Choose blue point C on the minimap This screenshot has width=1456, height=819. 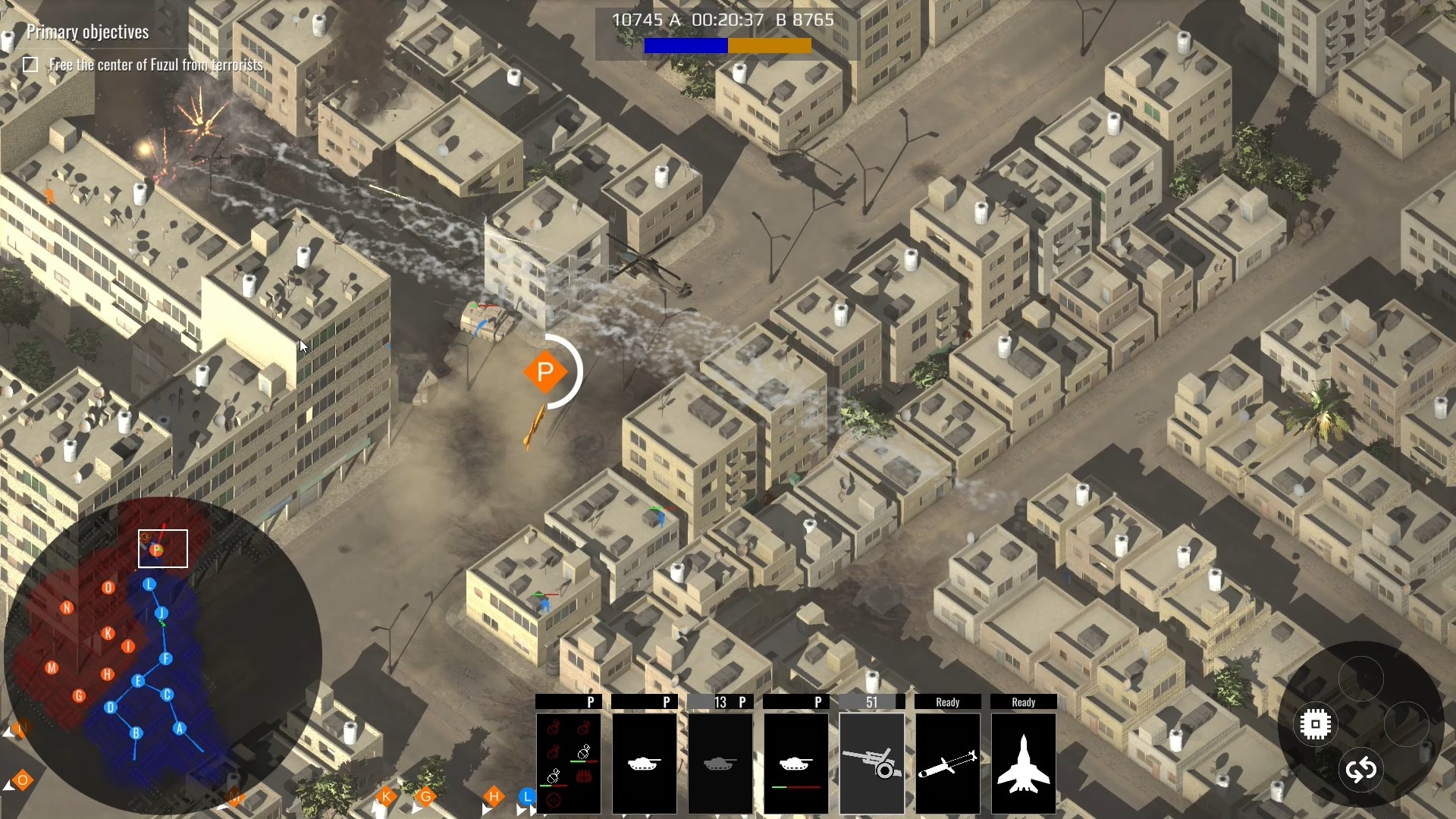click(x=168, y=694)
